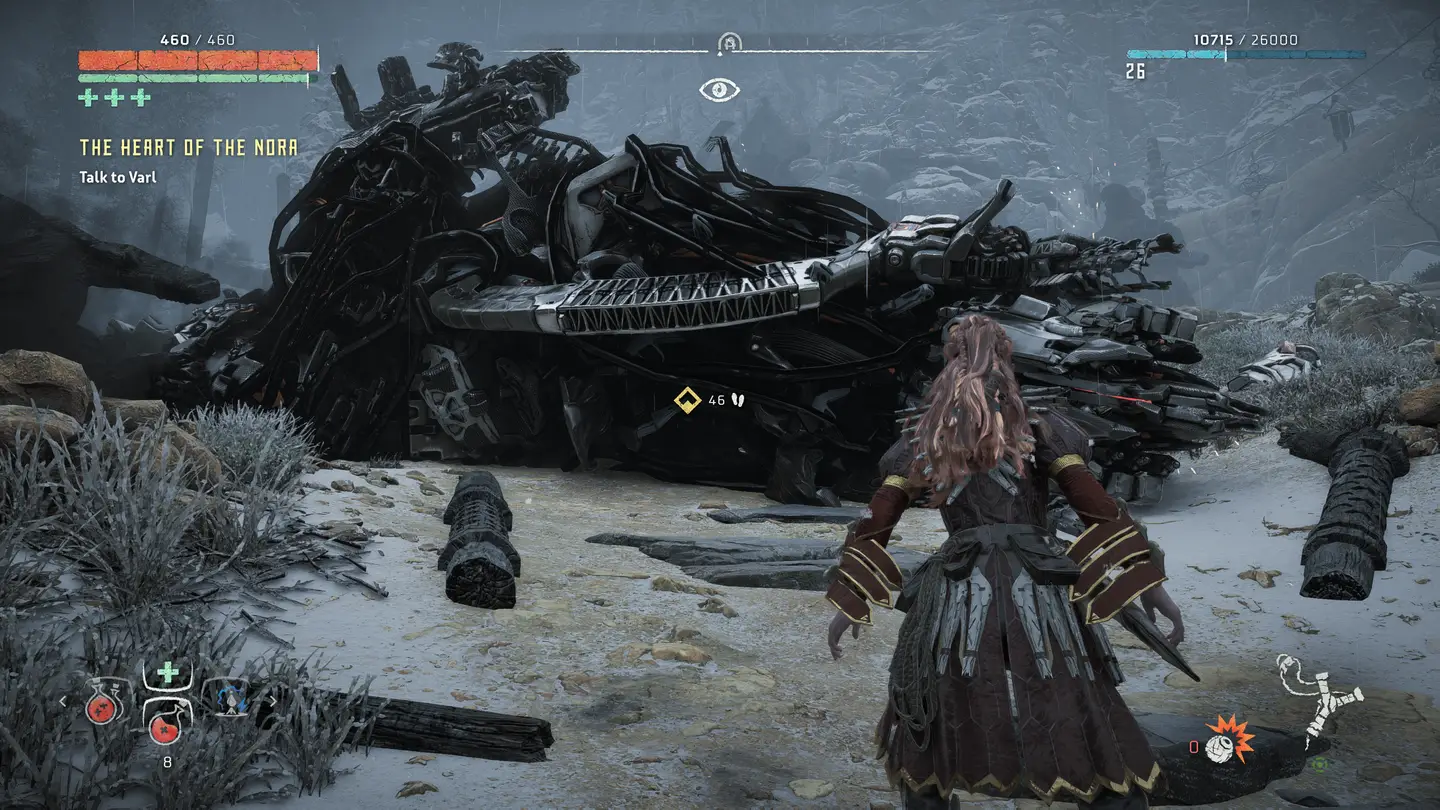Click the level 26 badge
Image resolution: width=1440 pixels, height=810 pixels.
tap(1133, 72)
